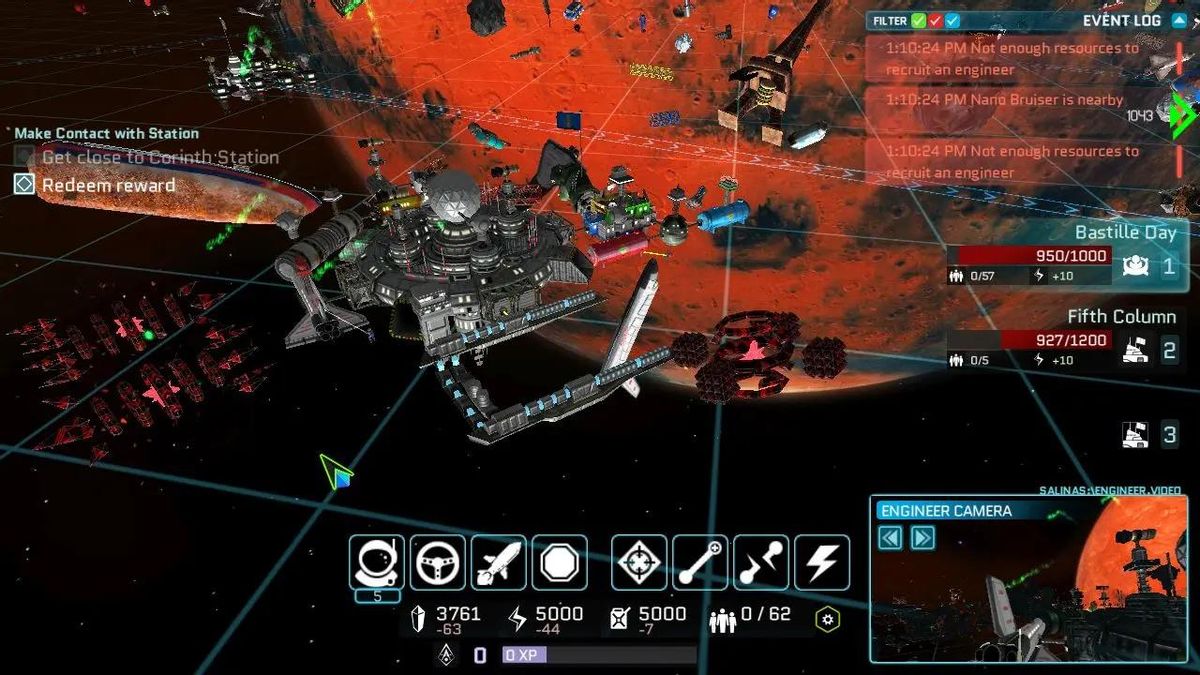1200x675 pixels.
Task: Activate the broken-link disconnect tool
Action: click(761, 562)
